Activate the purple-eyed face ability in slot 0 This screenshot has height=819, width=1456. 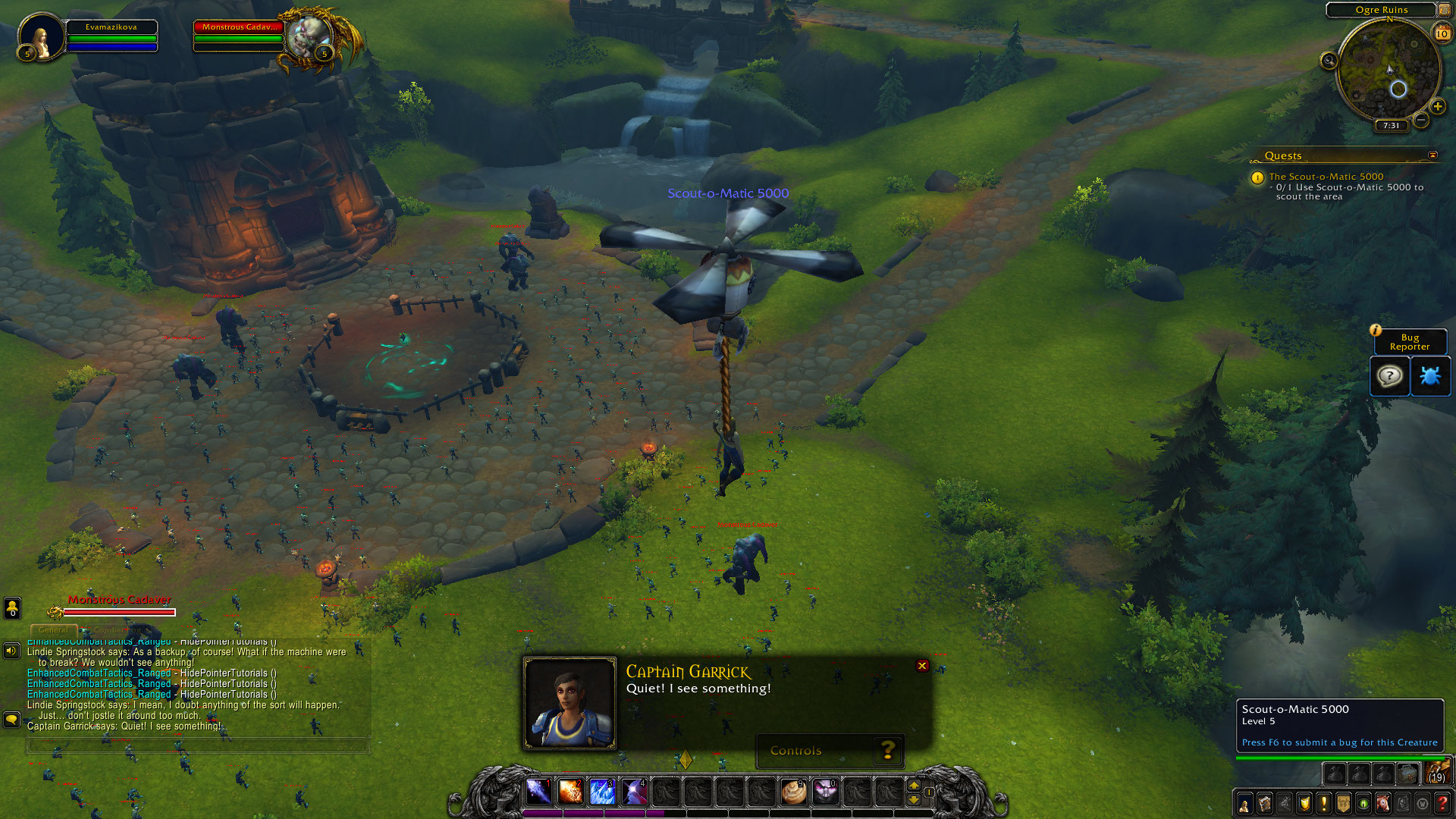coord(825,792)
